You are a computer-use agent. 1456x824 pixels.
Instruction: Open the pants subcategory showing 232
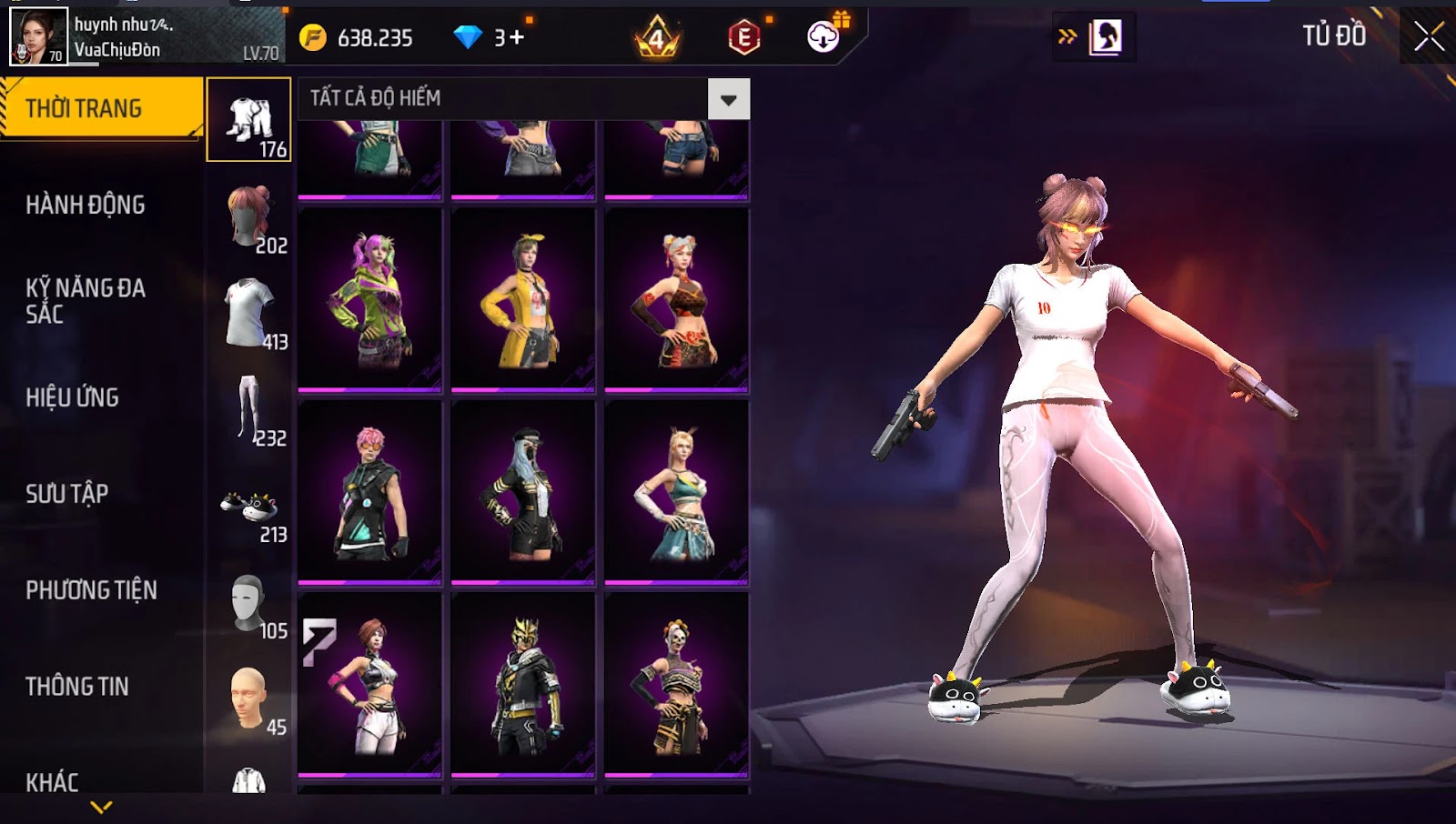[249, 409]
